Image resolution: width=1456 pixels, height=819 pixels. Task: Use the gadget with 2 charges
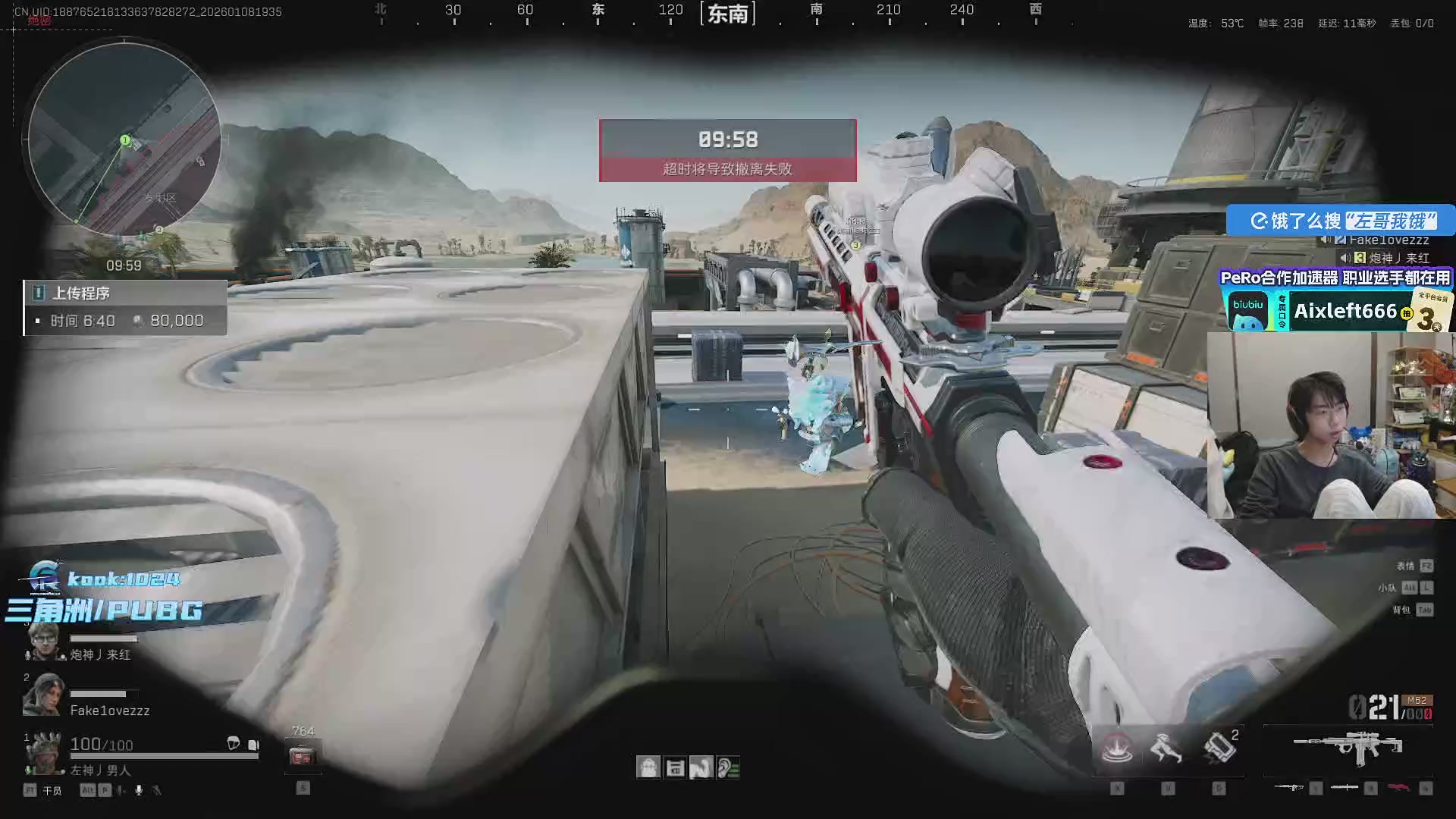click(x=1219, y=748)
